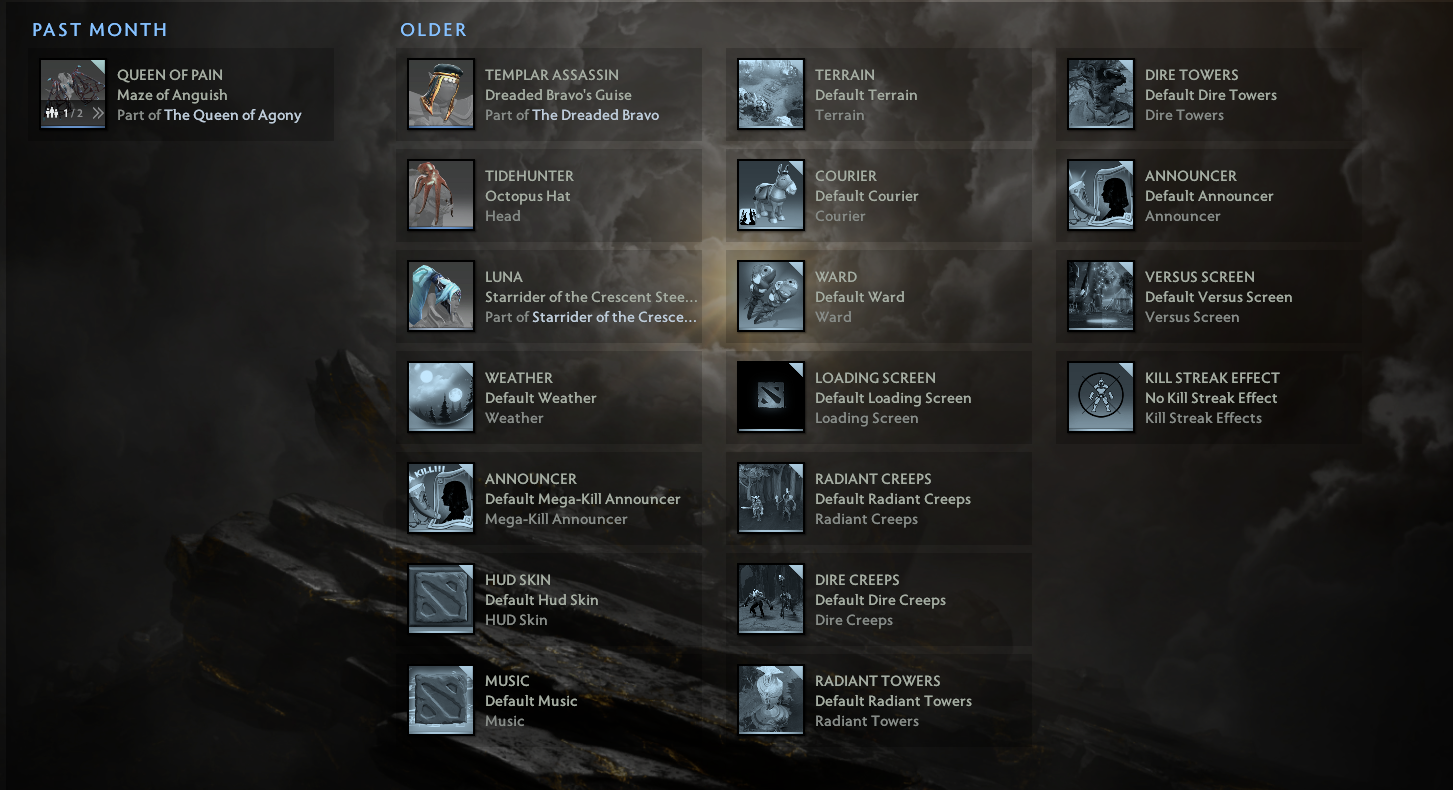Open the Default Radiant Creeps icon

(770, 498)
